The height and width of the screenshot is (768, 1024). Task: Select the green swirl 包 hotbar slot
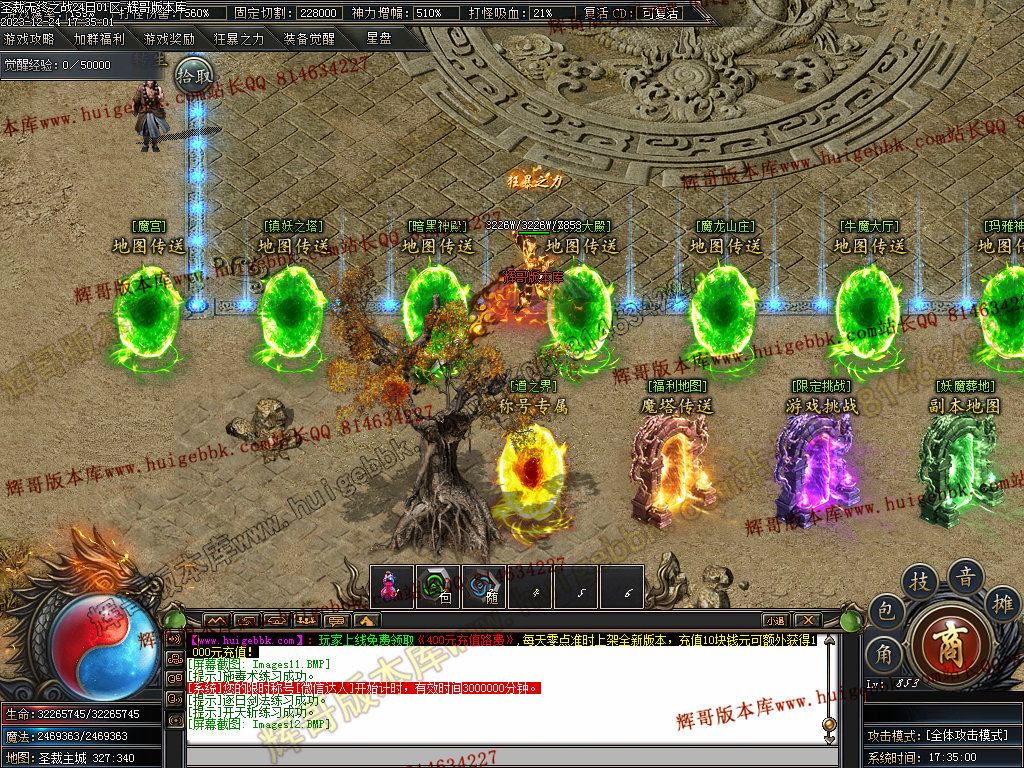[x=438, y=588]
